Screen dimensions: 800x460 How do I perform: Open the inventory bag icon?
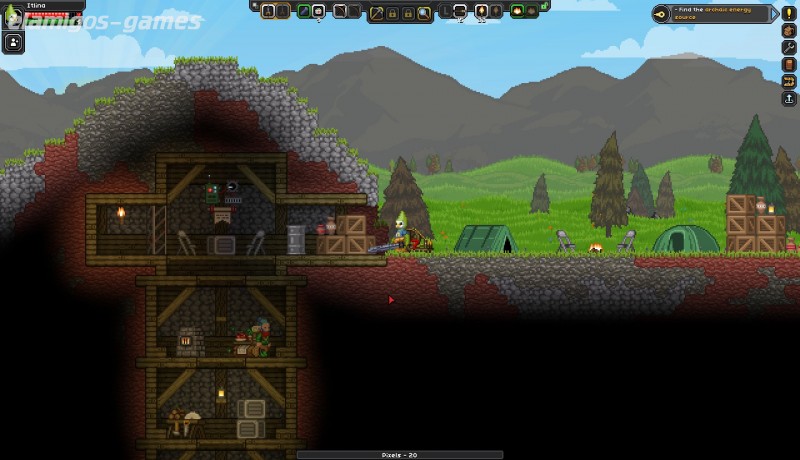tap(789, 31)
